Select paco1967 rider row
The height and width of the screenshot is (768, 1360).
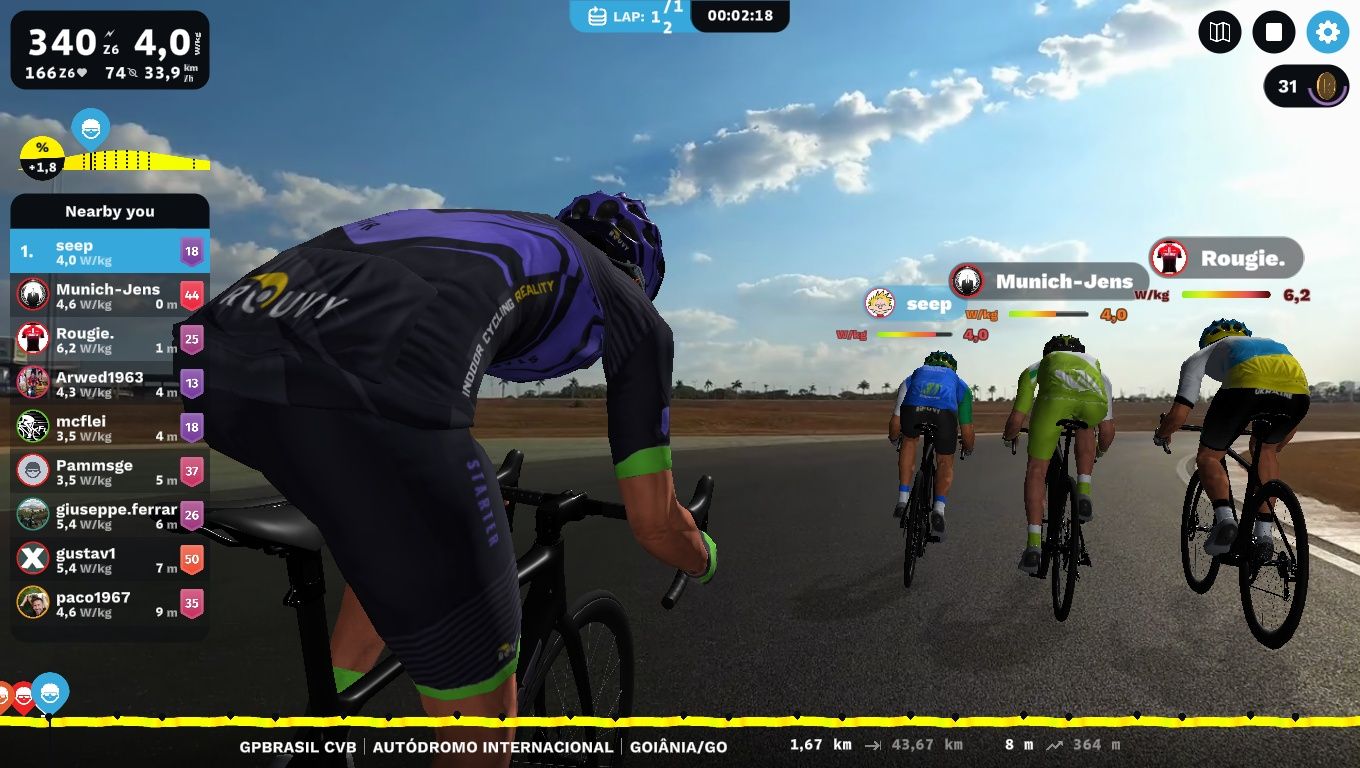[x=110, y=603]
